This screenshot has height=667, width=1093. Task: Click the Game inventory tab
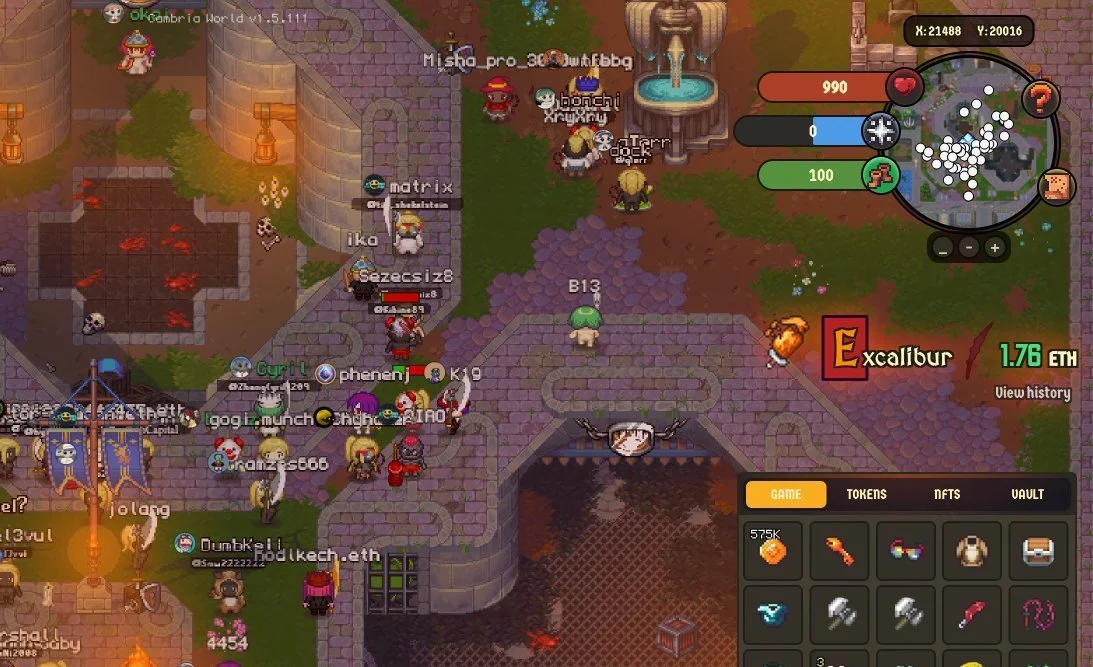pyautogui.click(x=786, y=494)
